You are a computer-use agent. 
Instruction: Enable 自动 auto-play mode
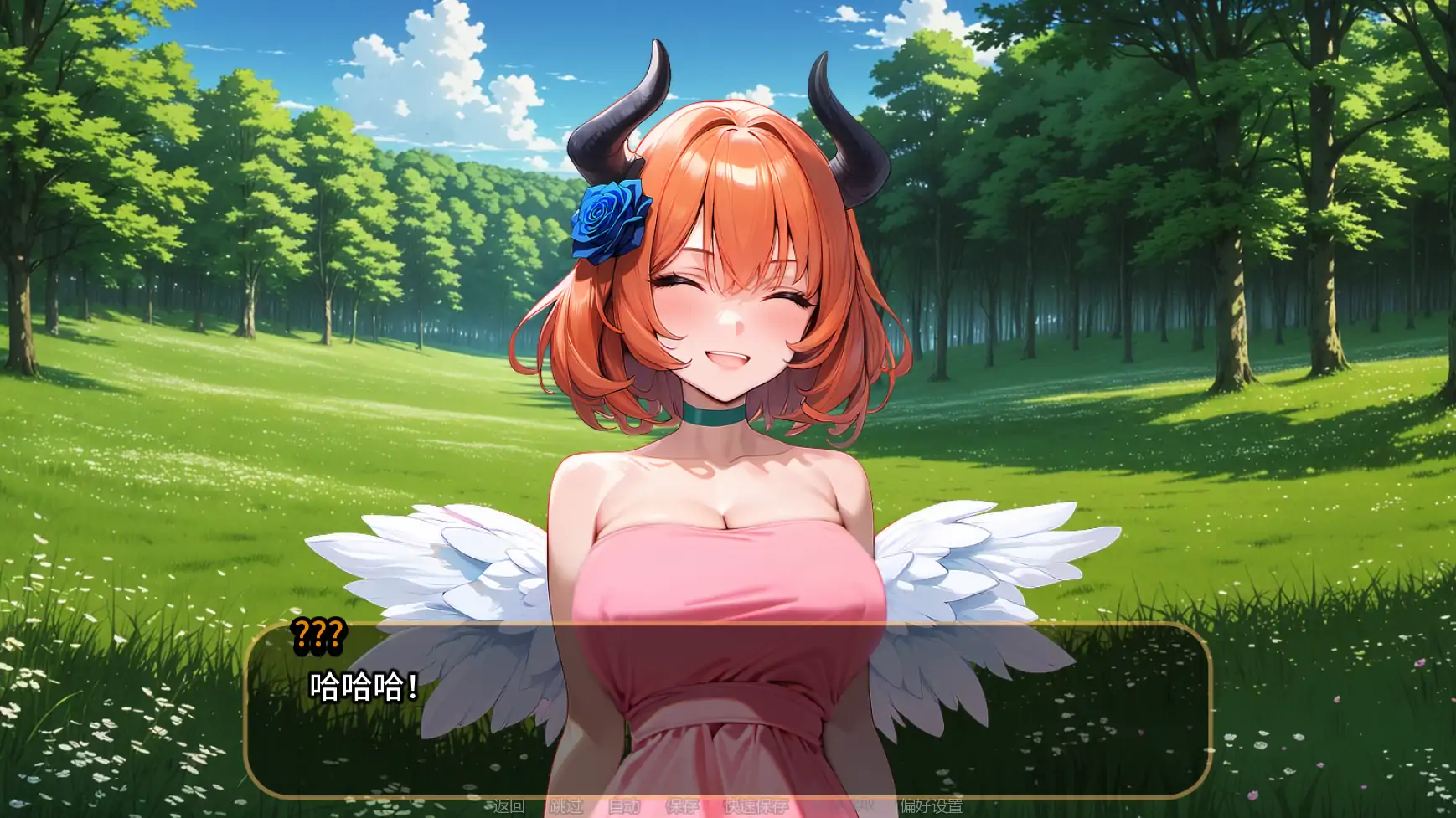click(624, 808)
